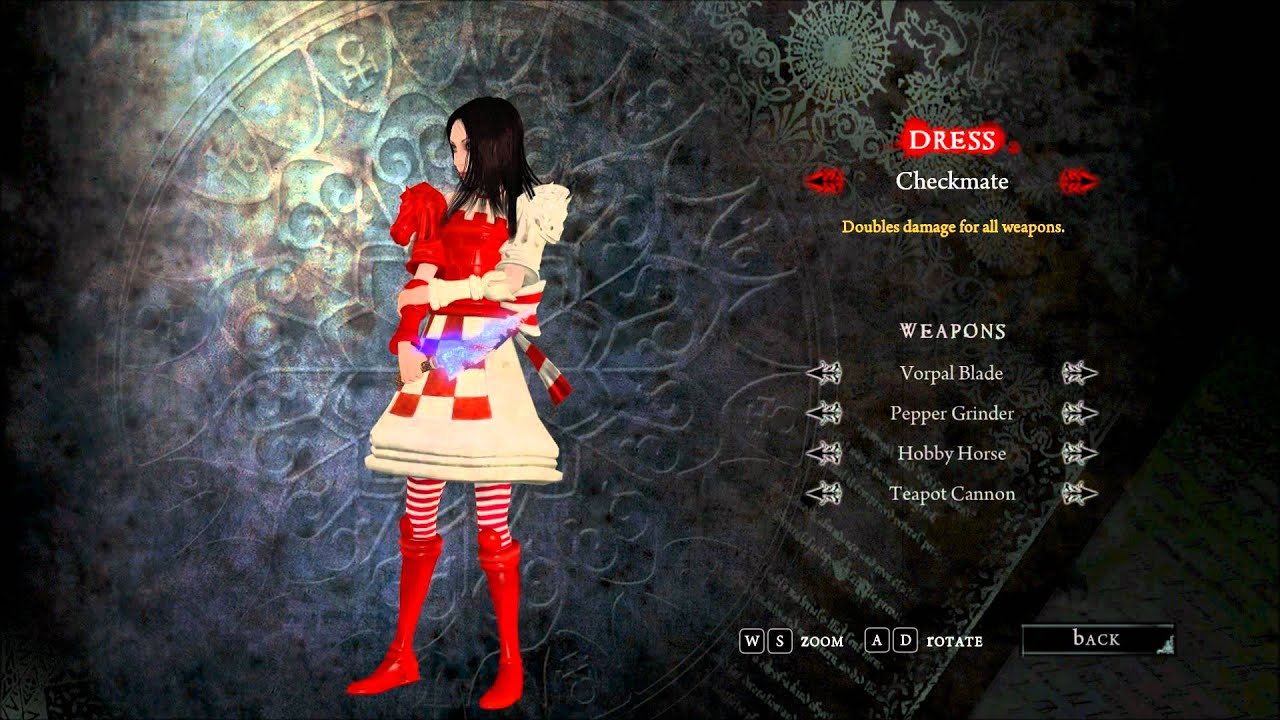Select next dress with right red arrow

tap(1079, 181)
